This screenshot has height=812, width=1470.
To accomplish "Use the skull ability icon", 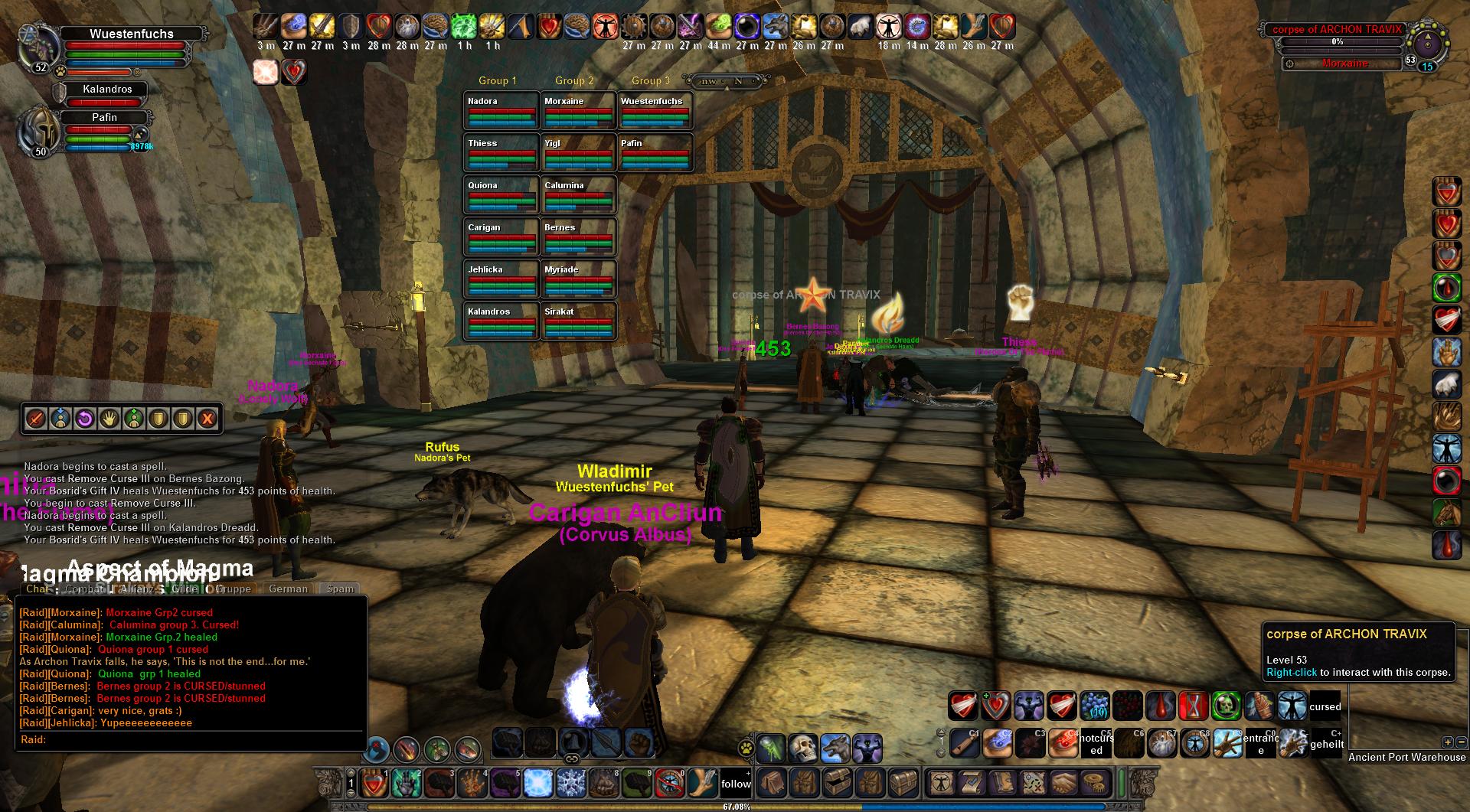I will [804, 748].
